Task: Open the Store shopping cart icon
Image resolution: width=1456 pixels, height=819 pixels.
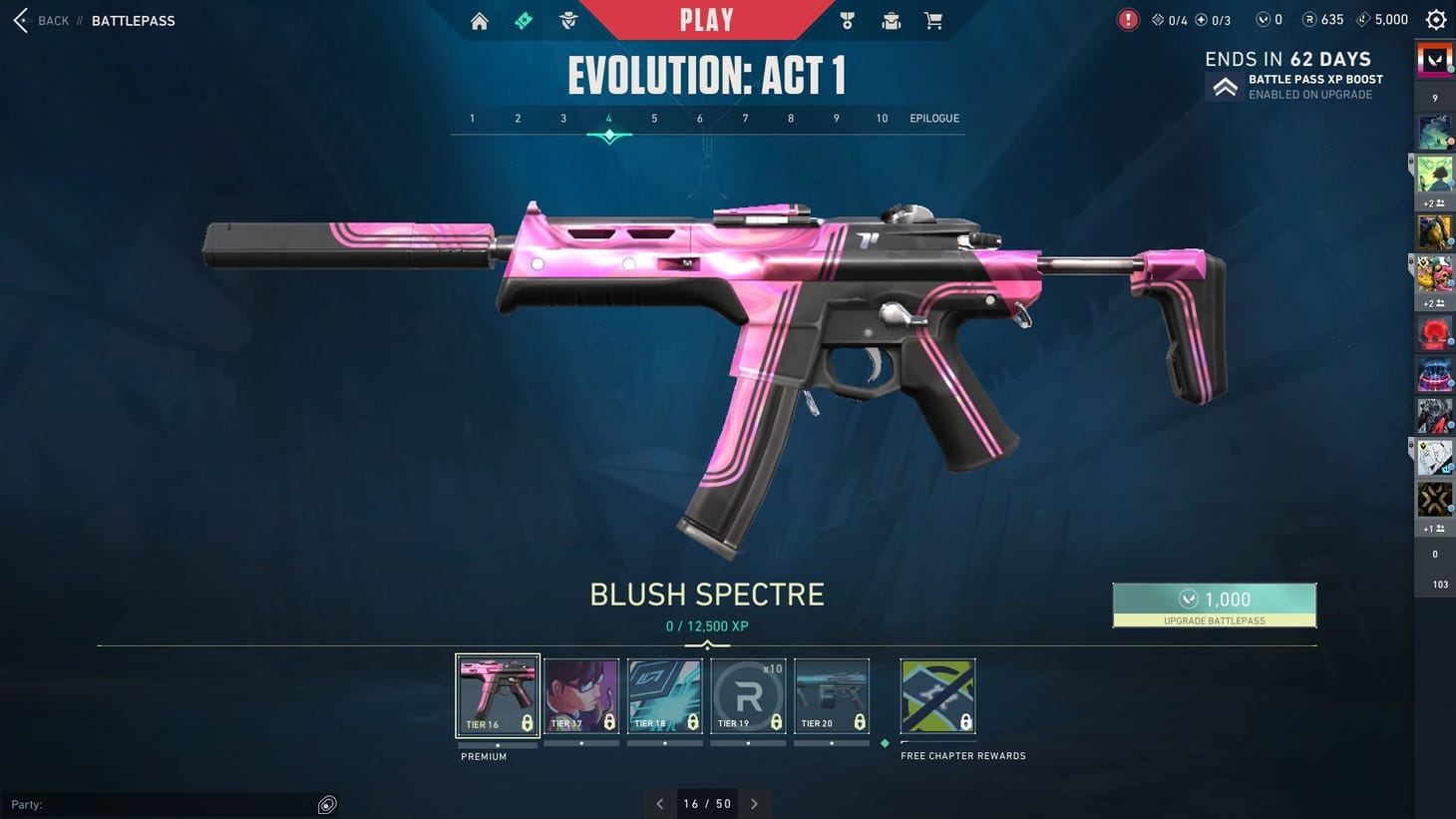Action: pos(933,20)
